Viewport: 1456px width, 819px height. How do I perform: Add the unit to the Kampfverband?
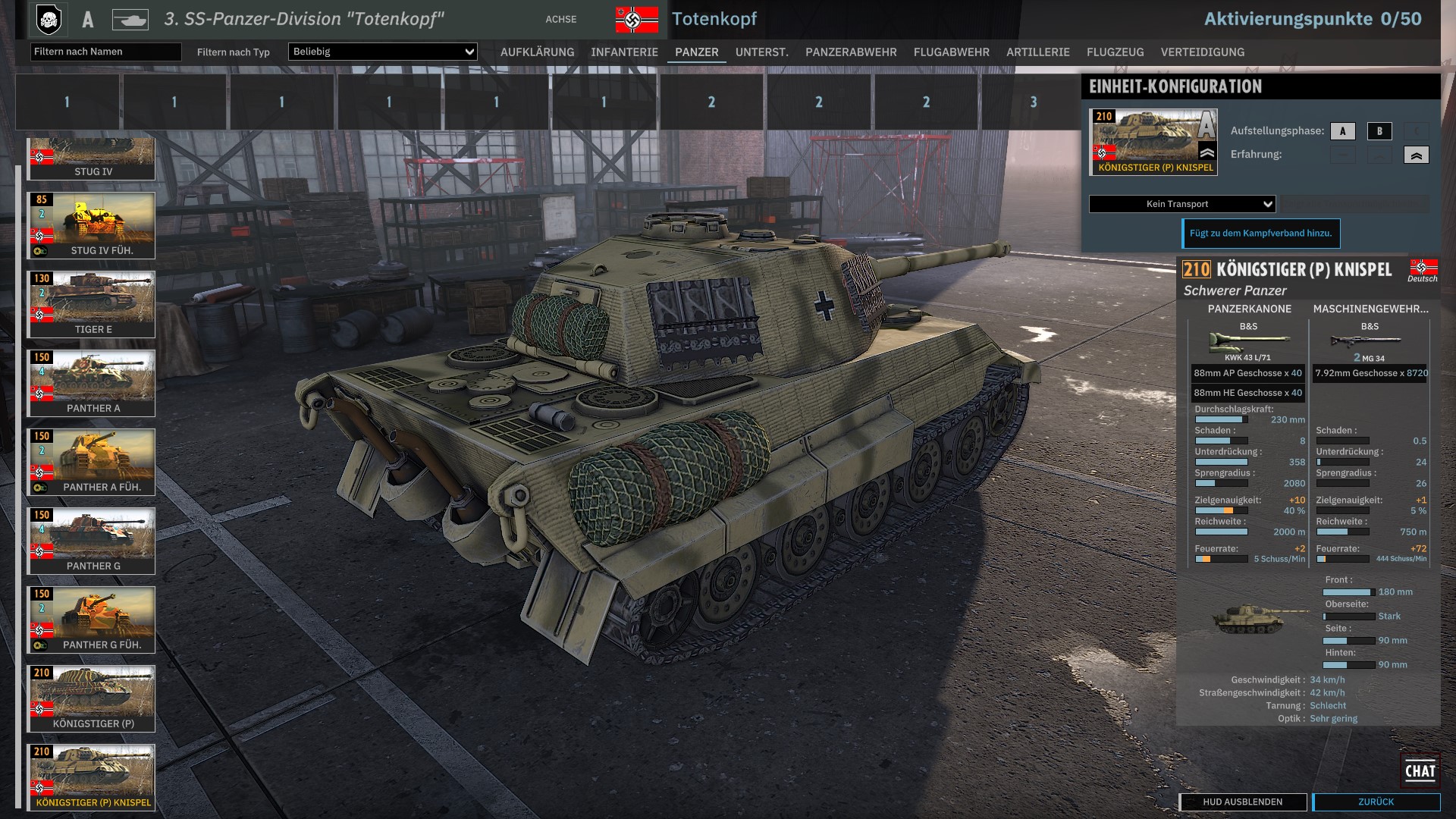(x=1260, y=234)
